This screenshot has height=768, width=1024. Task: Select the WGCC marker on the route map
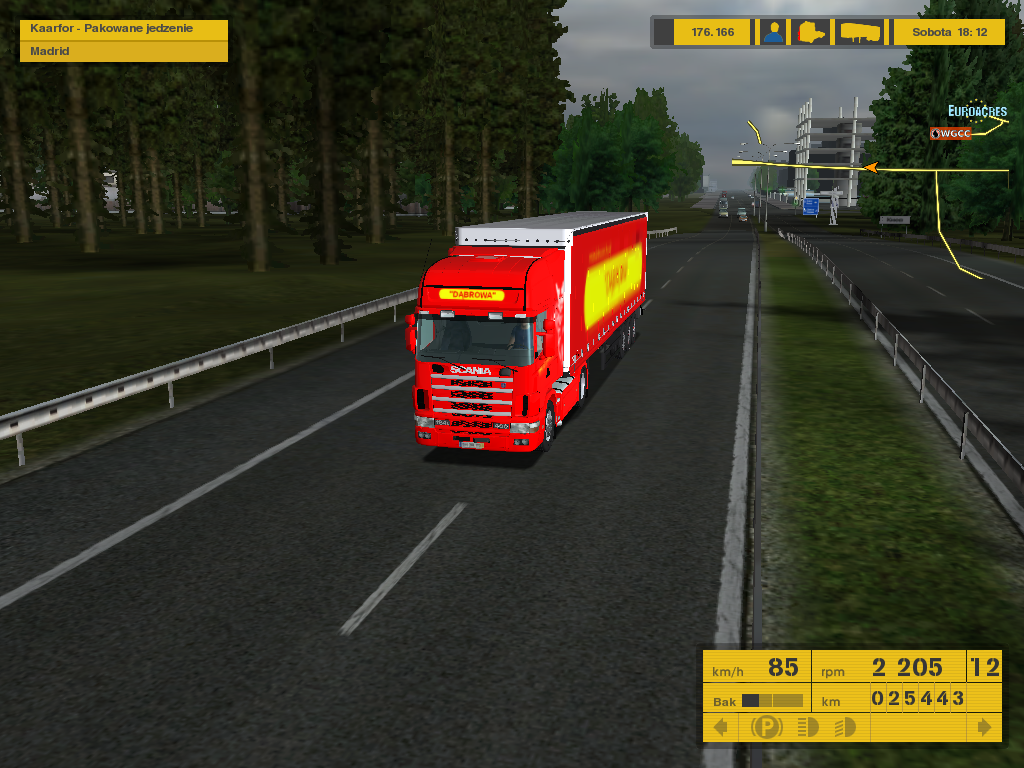point(950,133)
